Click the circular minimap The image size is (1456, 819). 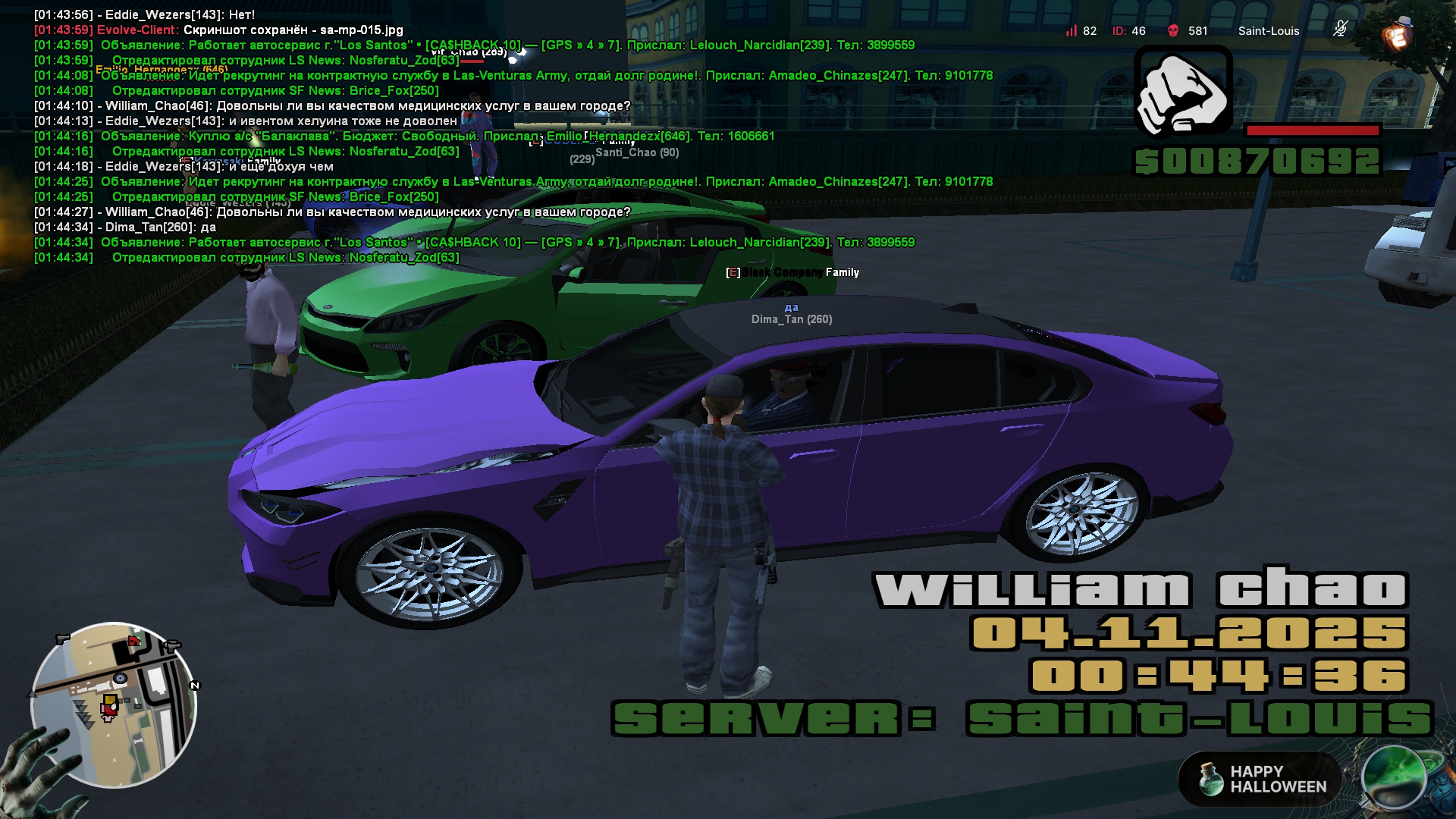coord(114,705)
